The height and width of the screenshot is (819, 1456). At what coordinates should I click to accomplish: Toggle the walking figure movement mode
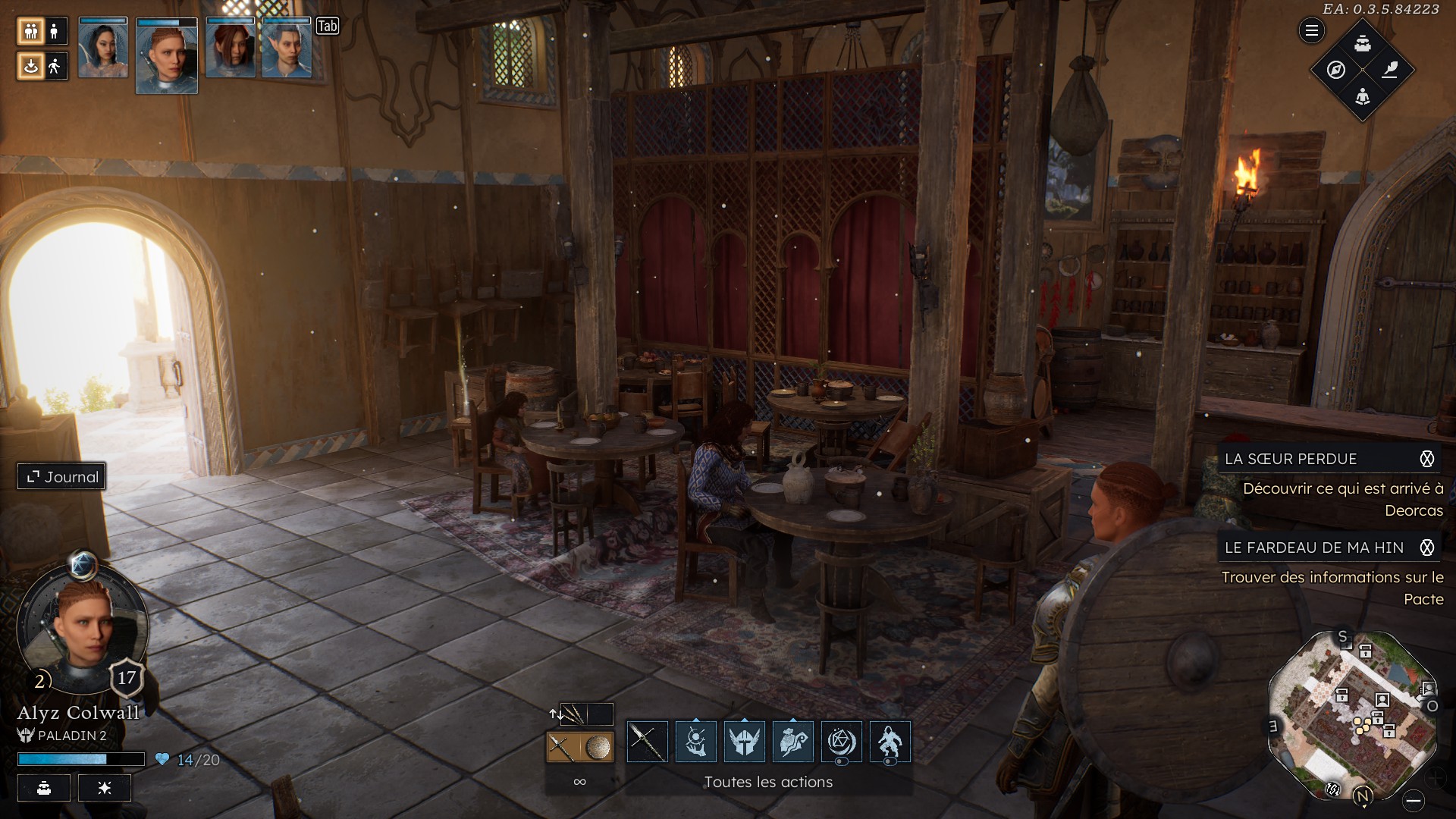click(x=55, y=67)
